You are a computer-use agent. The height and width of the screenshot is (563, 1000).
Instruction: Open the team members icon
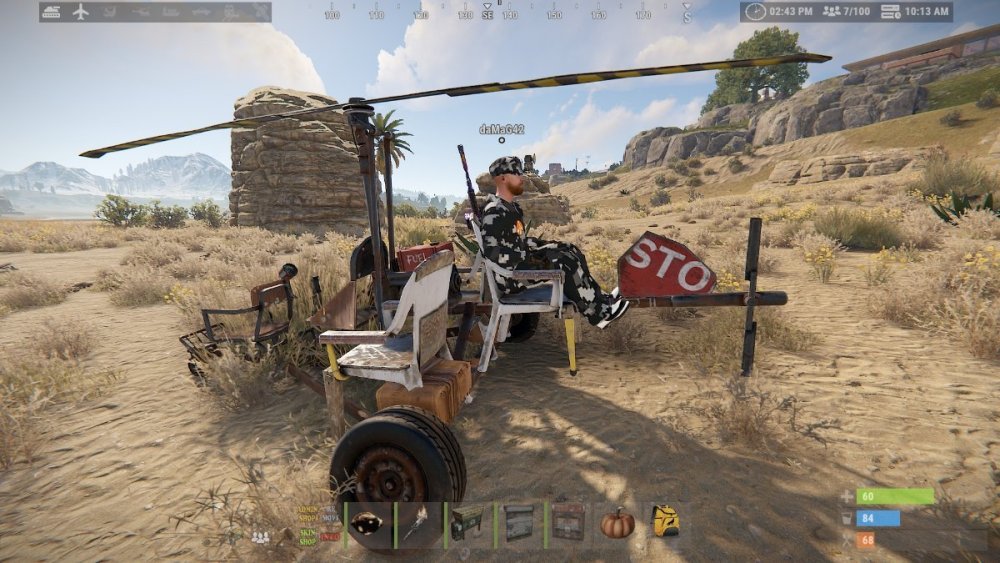[x=260, y=538]
